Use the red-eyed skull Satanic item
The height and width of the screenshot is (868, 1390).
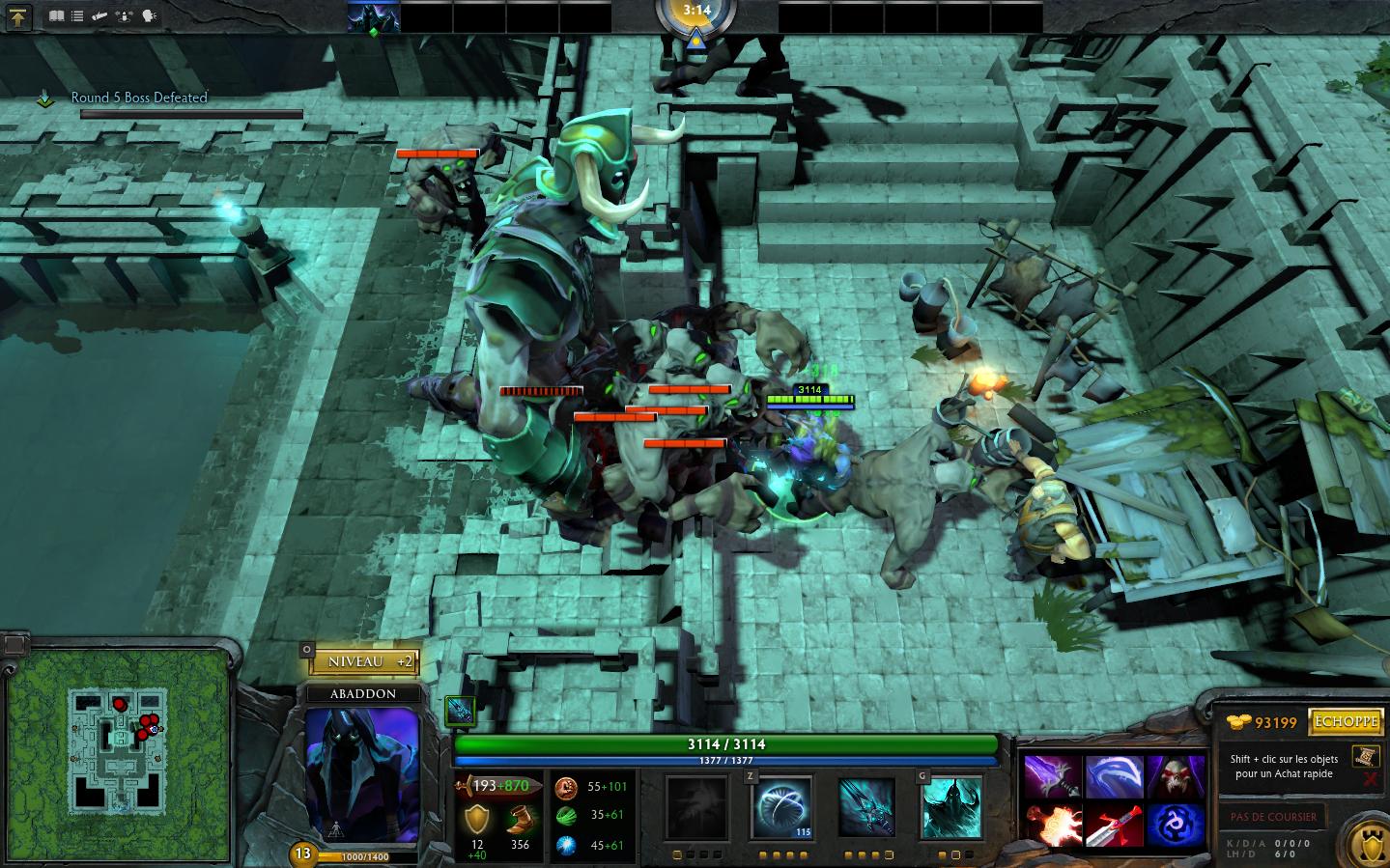click(1176, 776)
